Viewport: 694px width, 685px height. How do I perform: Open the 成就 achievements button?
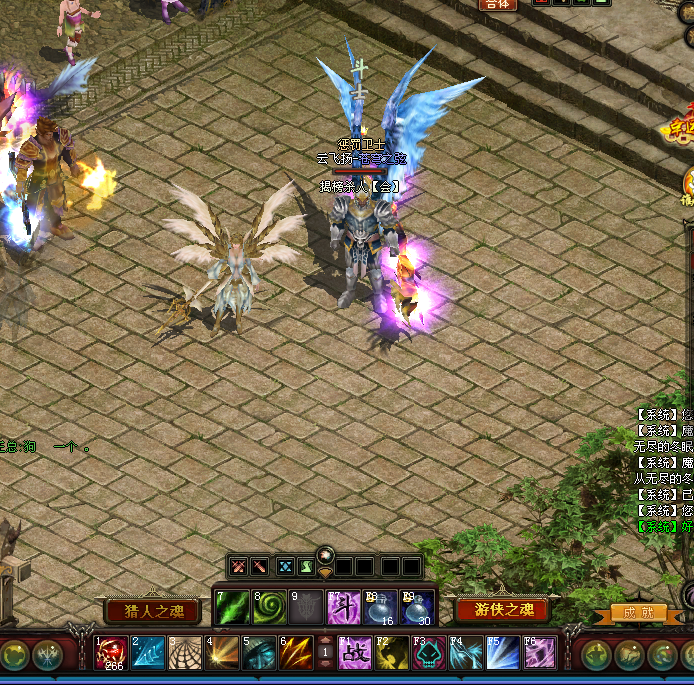point(637,612)
